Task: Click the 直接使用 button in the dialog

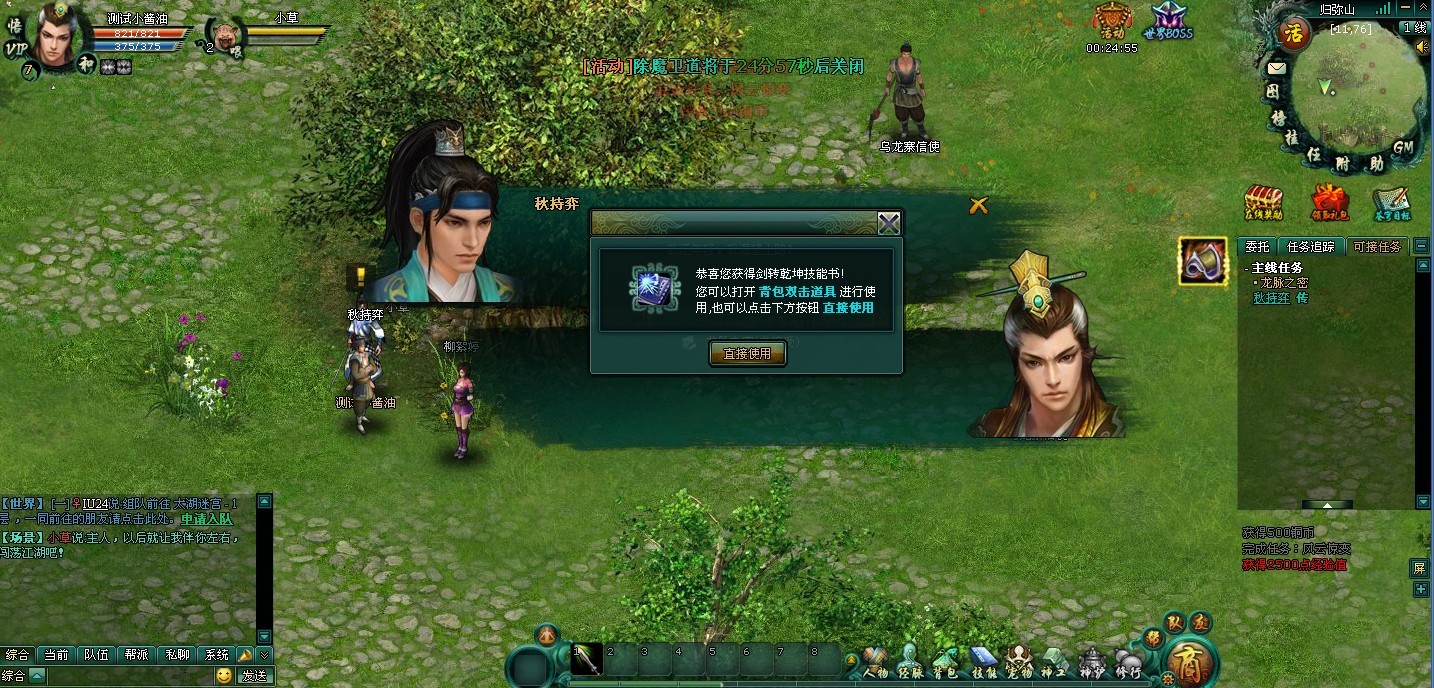Action: pos(747,353)
